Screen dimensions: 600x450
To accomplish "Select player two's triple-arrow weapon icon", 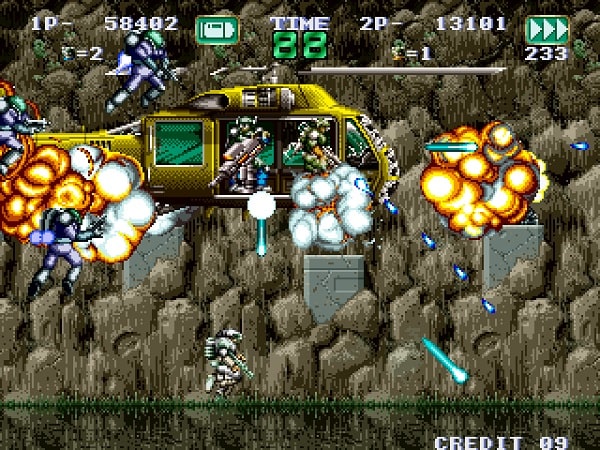I will coord(546,30).
